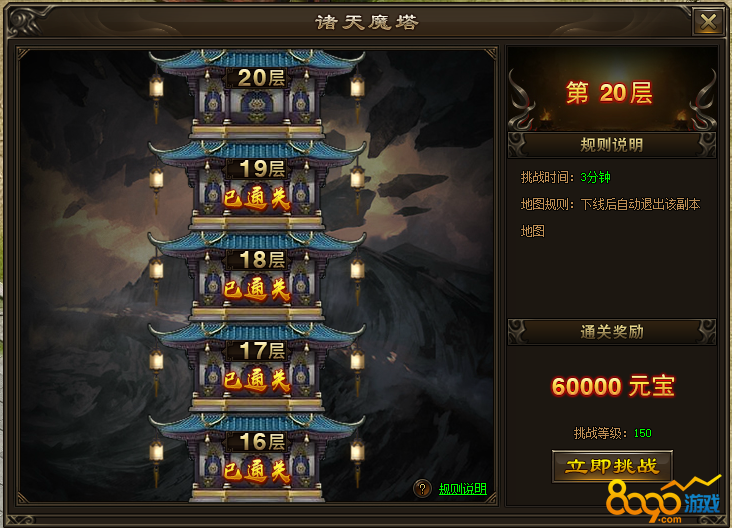The image size is (732, 528).
Task: Open the green 规则说明 link
Action: (463, 489)
